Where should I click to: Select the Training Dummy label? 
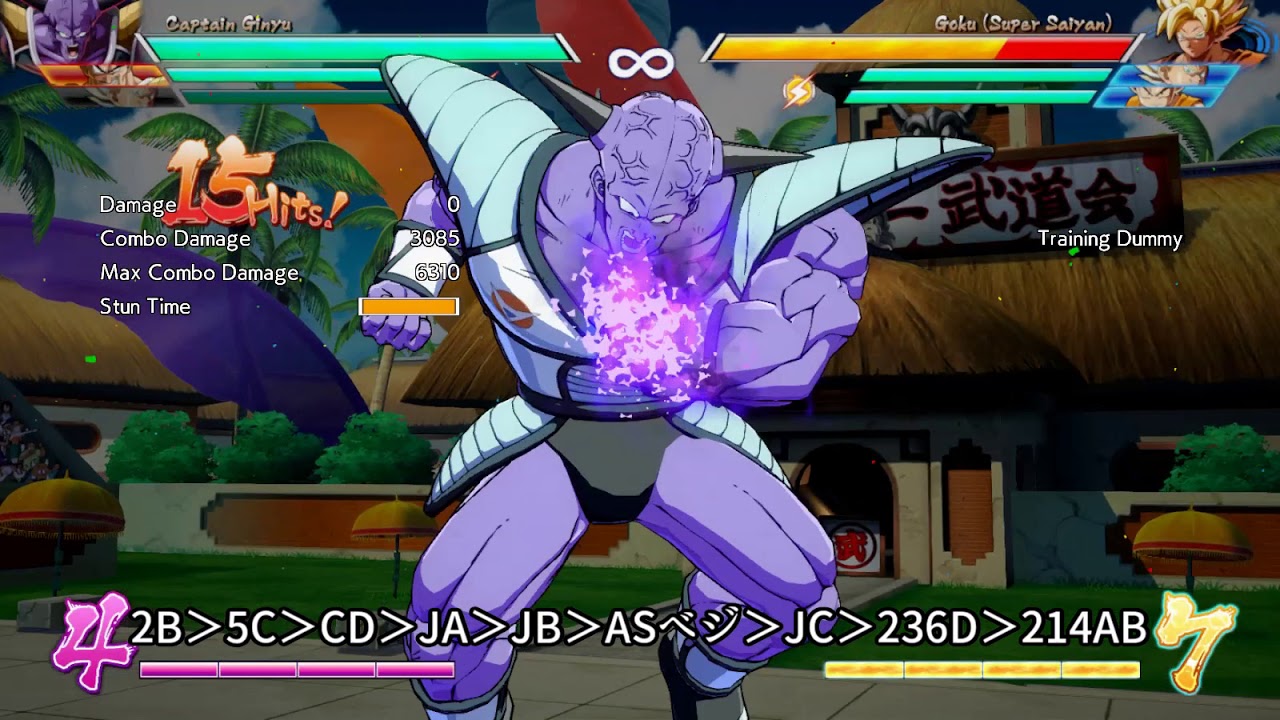[1113, 240]
